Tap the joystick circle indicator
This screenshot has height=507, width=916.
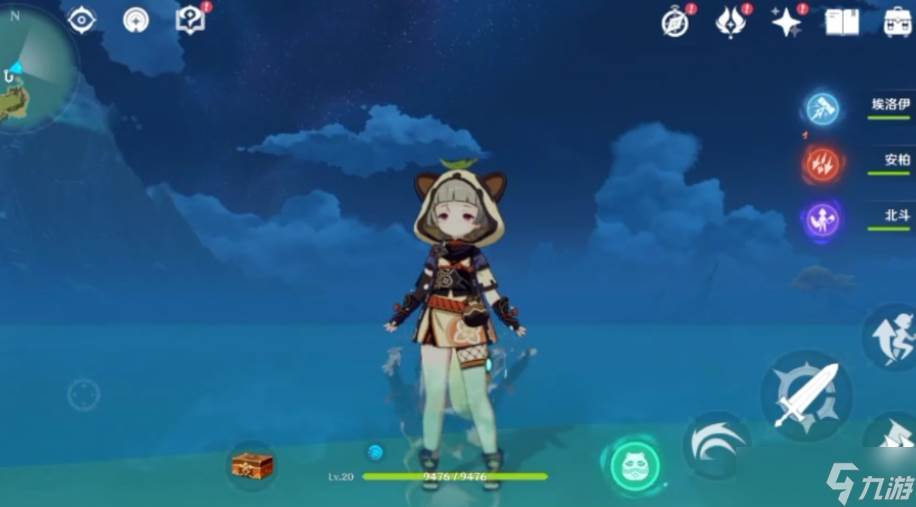point(83,394)
